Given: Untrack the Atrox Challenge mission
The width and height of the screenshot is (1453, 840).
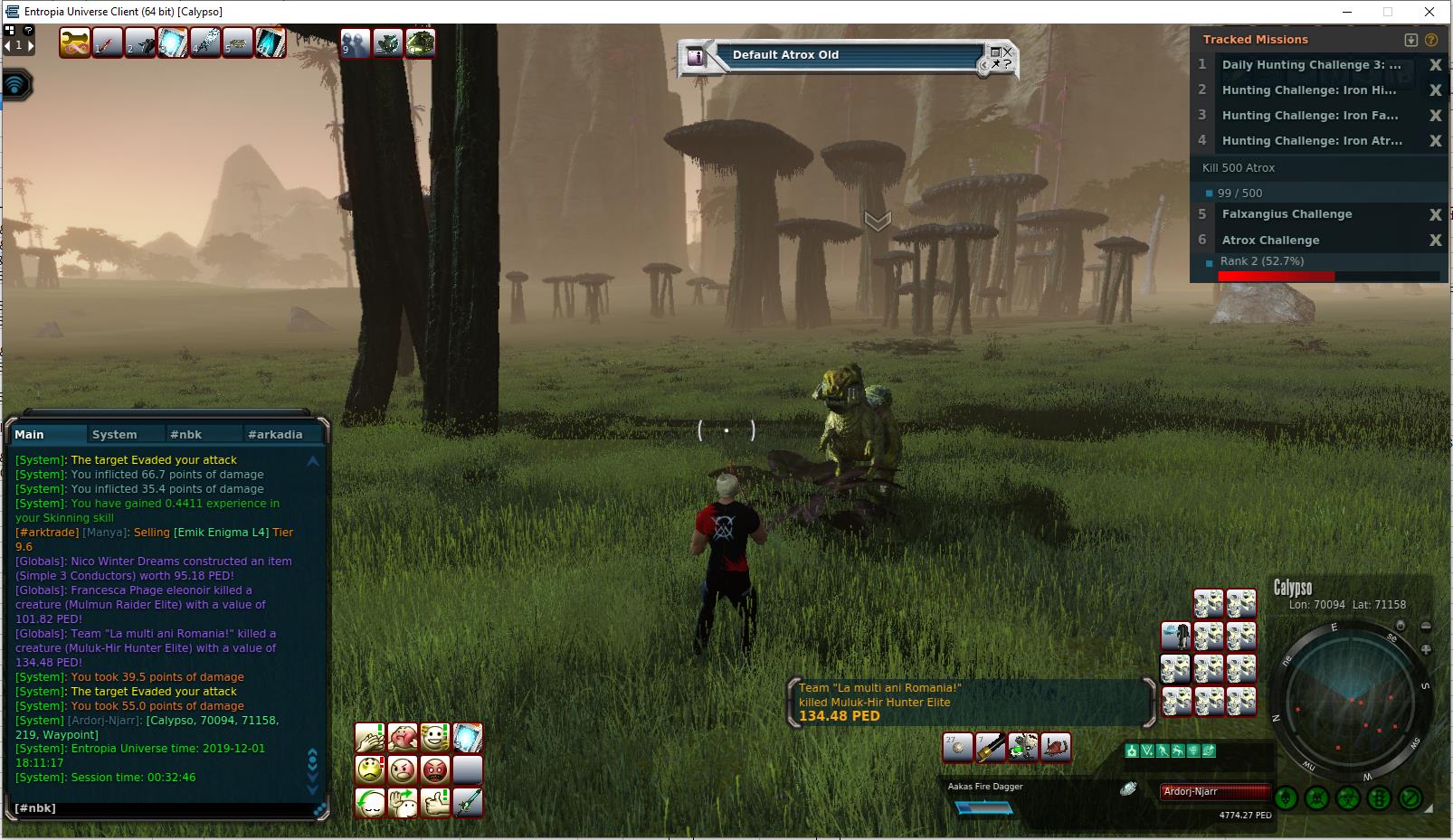Looking at the screenshot, I should (1435, 241).
